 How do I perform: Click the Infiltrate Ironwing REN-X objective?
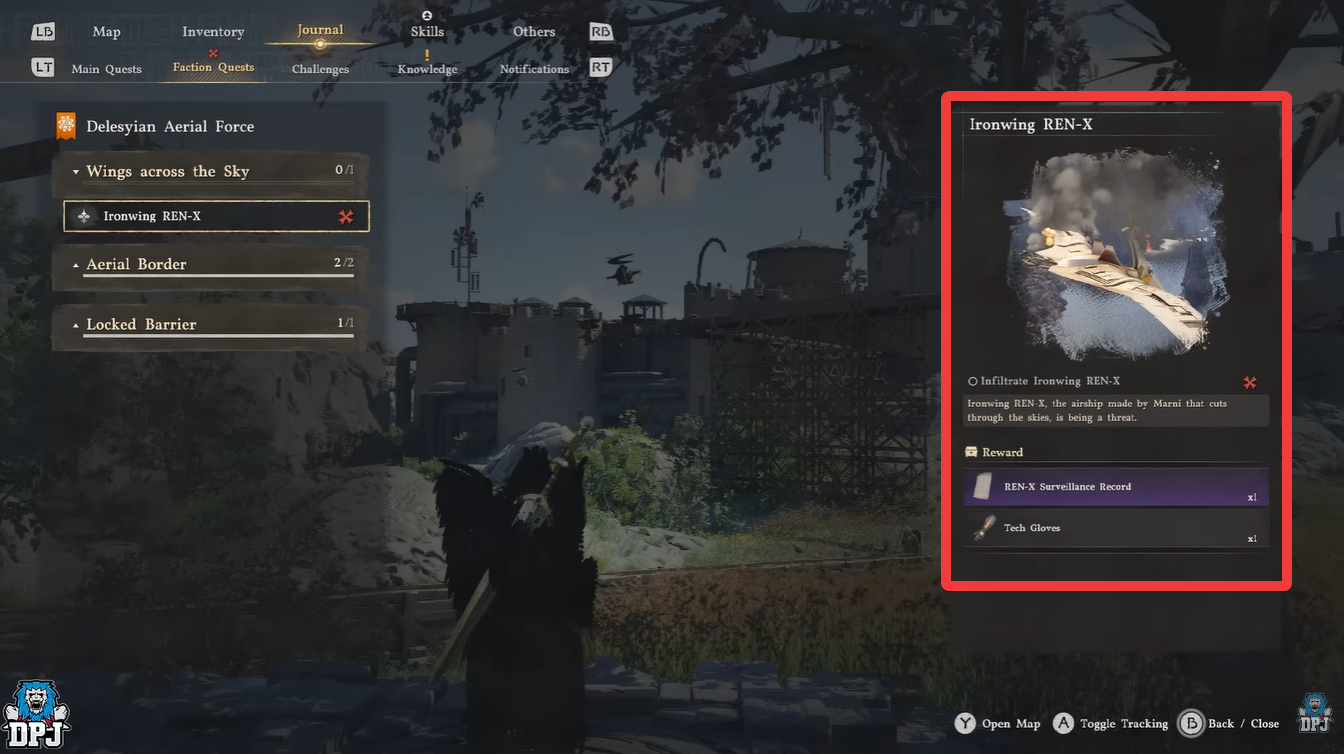[1050, 381]
